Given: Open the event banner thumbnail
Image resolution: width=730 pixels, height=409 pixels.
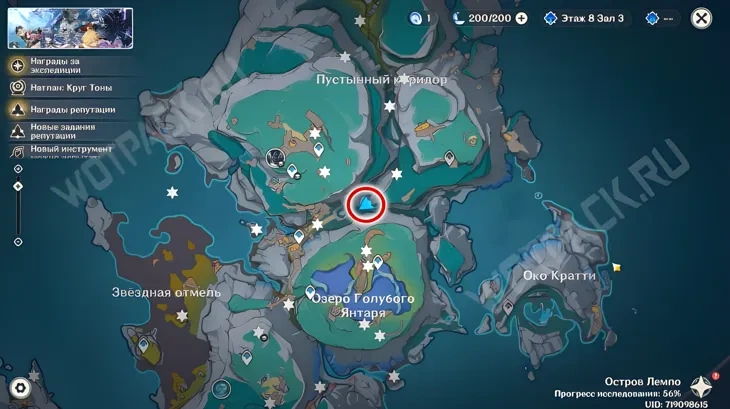Looking at the screenshot, I should coord(70,28).
